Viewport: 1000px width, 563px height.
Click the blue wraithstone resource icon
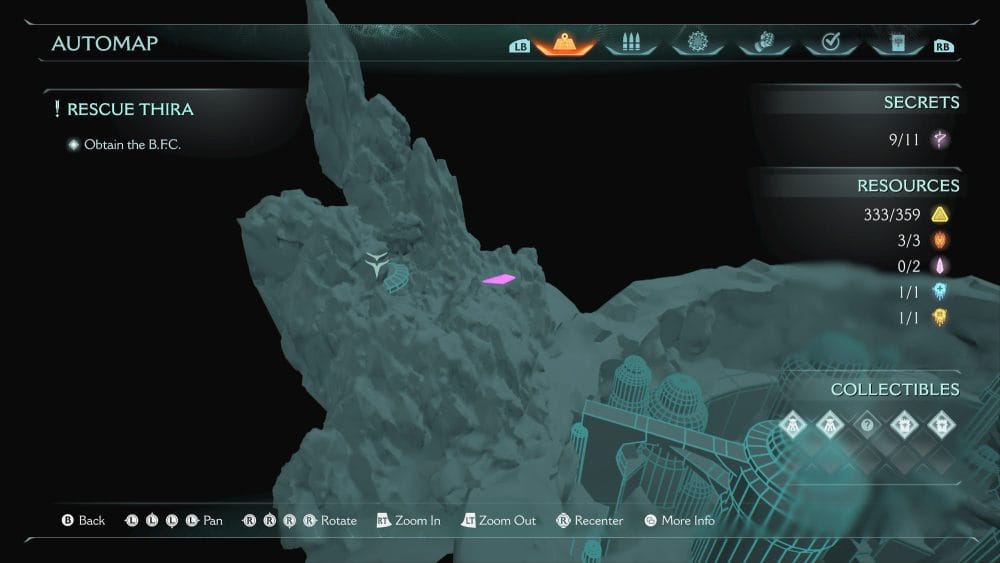tap(940, 292)
